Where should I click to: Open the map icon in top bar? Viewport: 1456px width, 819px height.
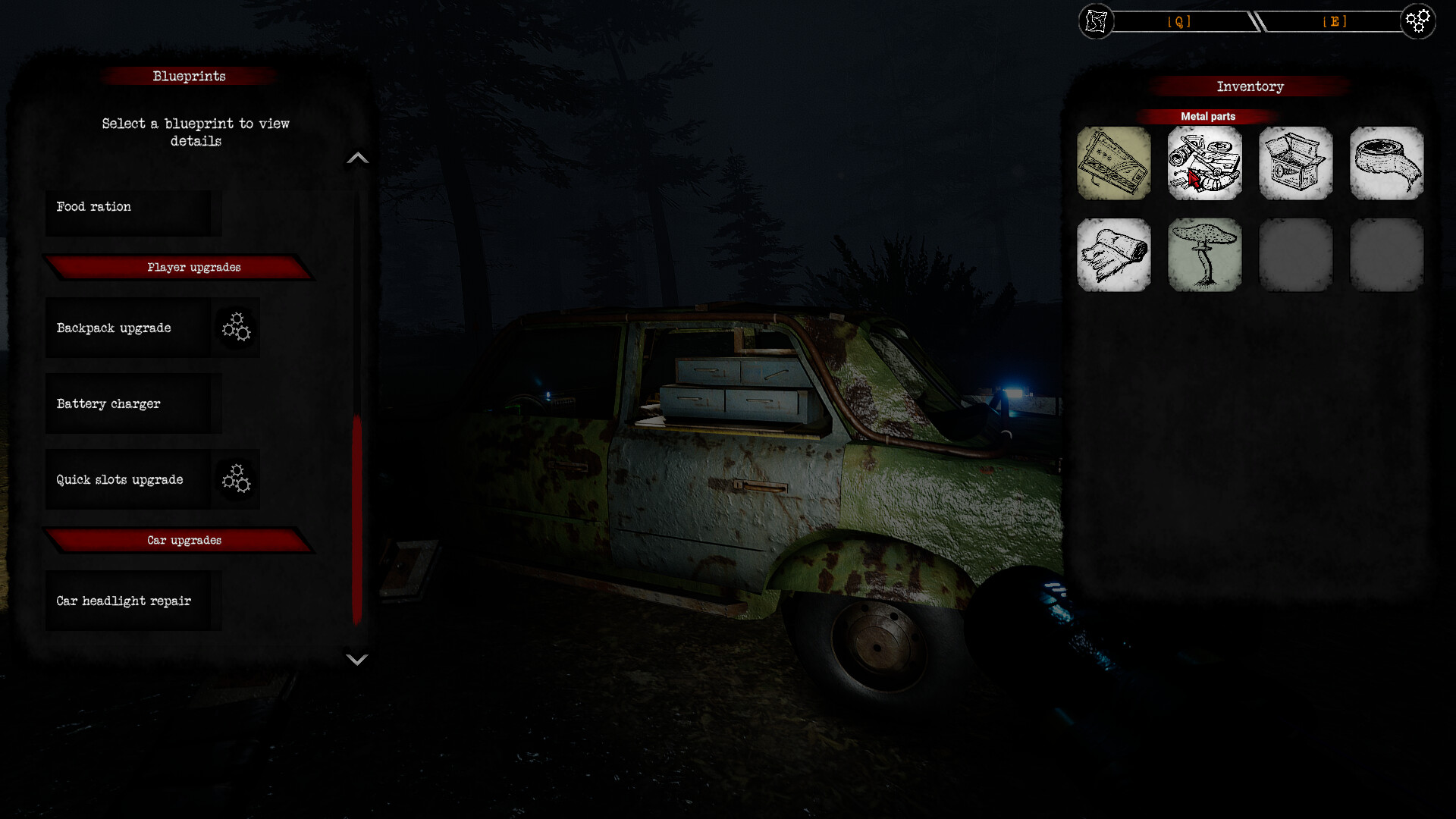coord(1095,21)
